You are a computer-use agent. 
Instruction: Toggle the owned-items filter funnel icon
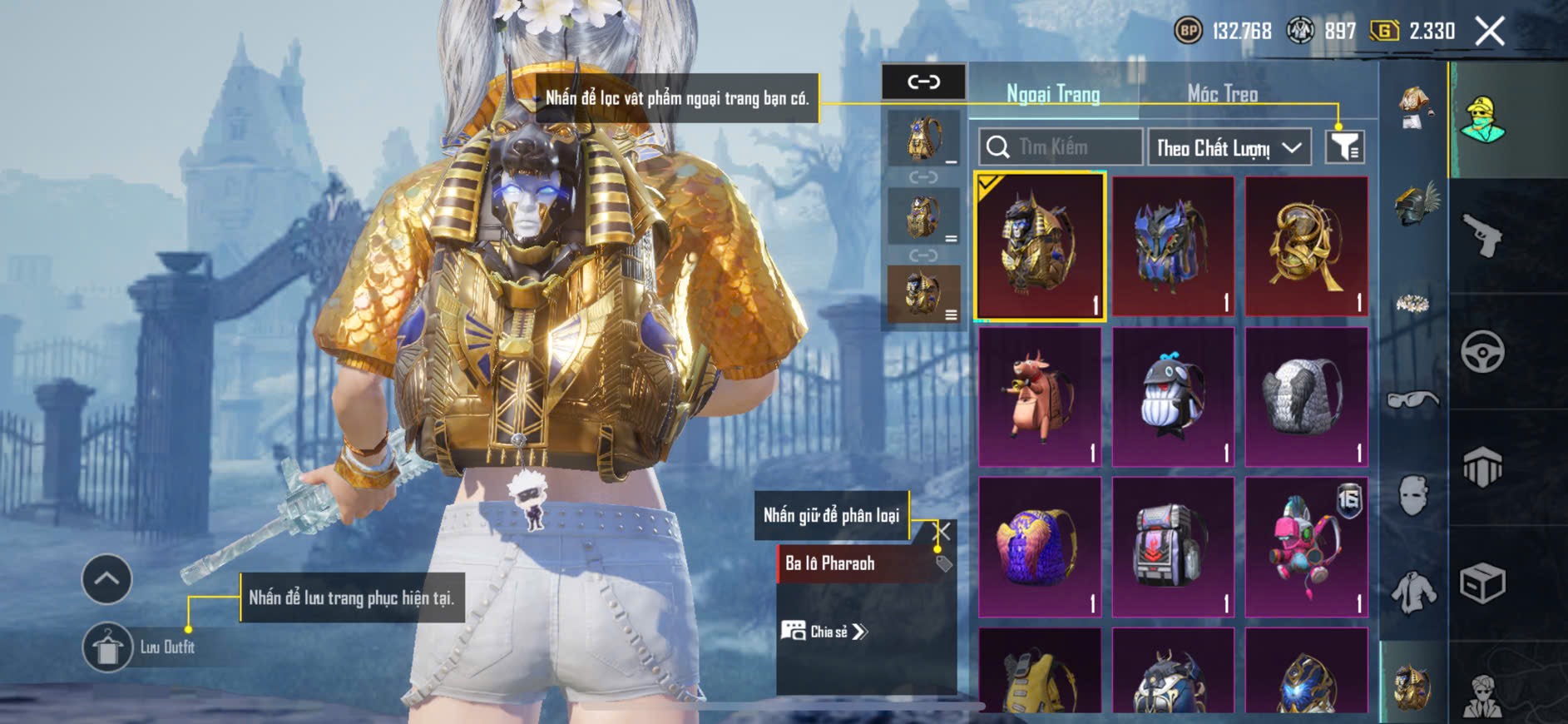1344,147
